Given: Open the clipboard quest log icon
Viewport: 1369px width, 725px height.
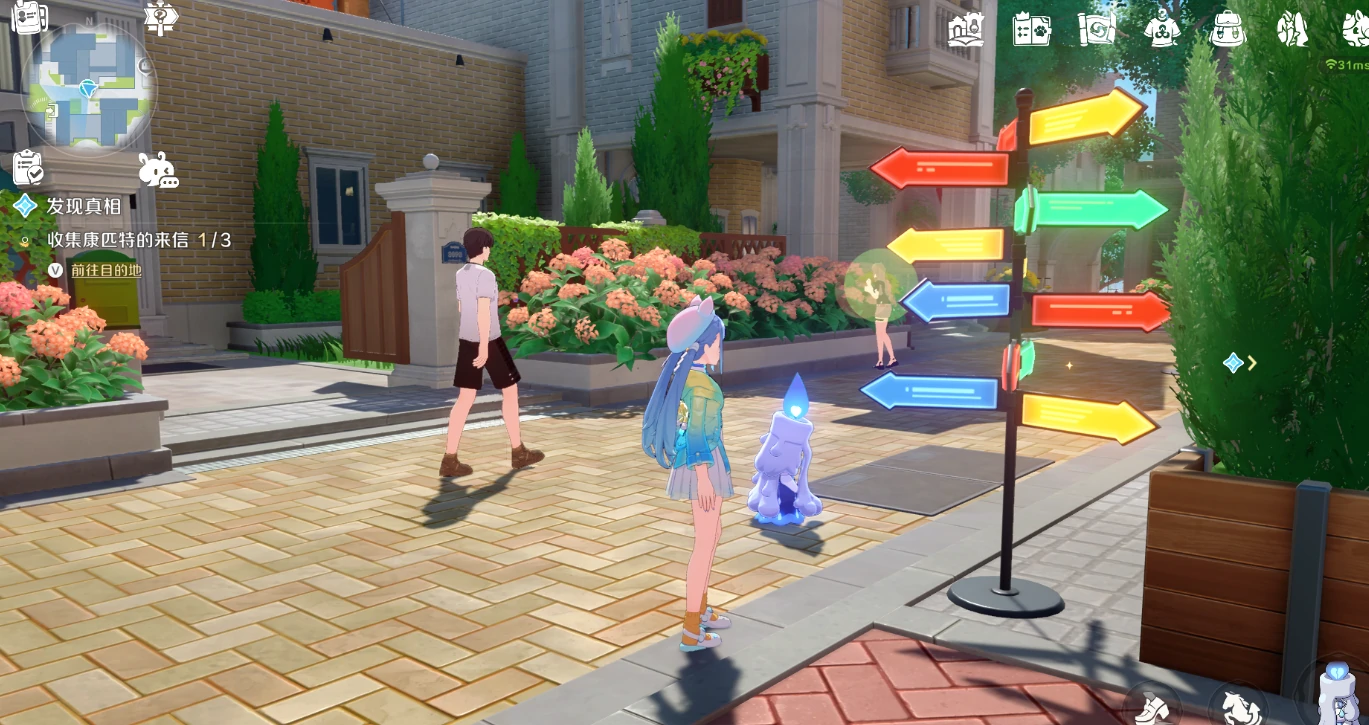Looking at the screenshot, I should coord(27,167).
